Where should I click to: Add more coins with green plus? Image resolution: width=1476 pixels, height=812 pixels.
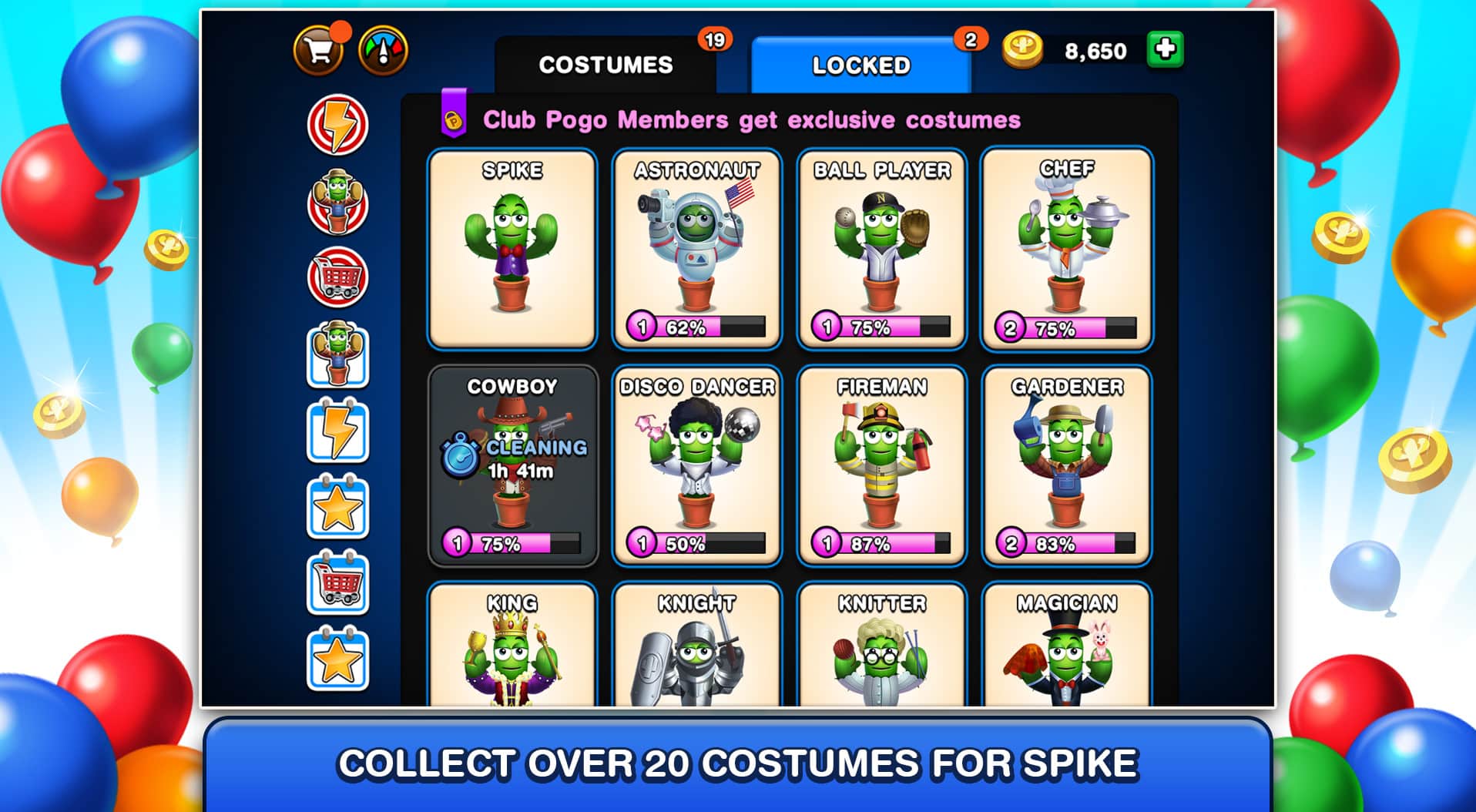tap(1165, 50)
